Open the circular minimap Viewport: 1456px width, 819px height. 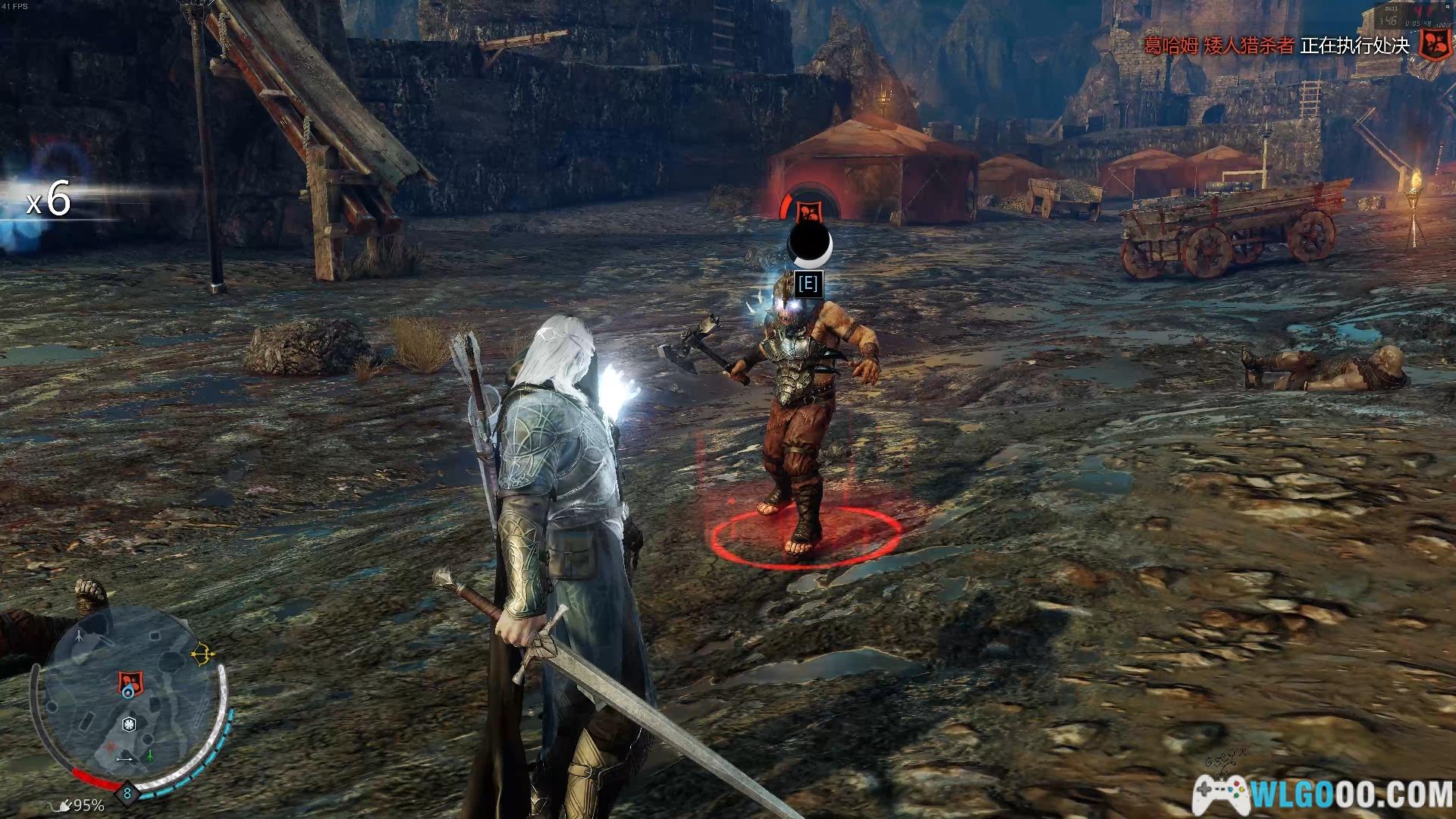(129, 701)
